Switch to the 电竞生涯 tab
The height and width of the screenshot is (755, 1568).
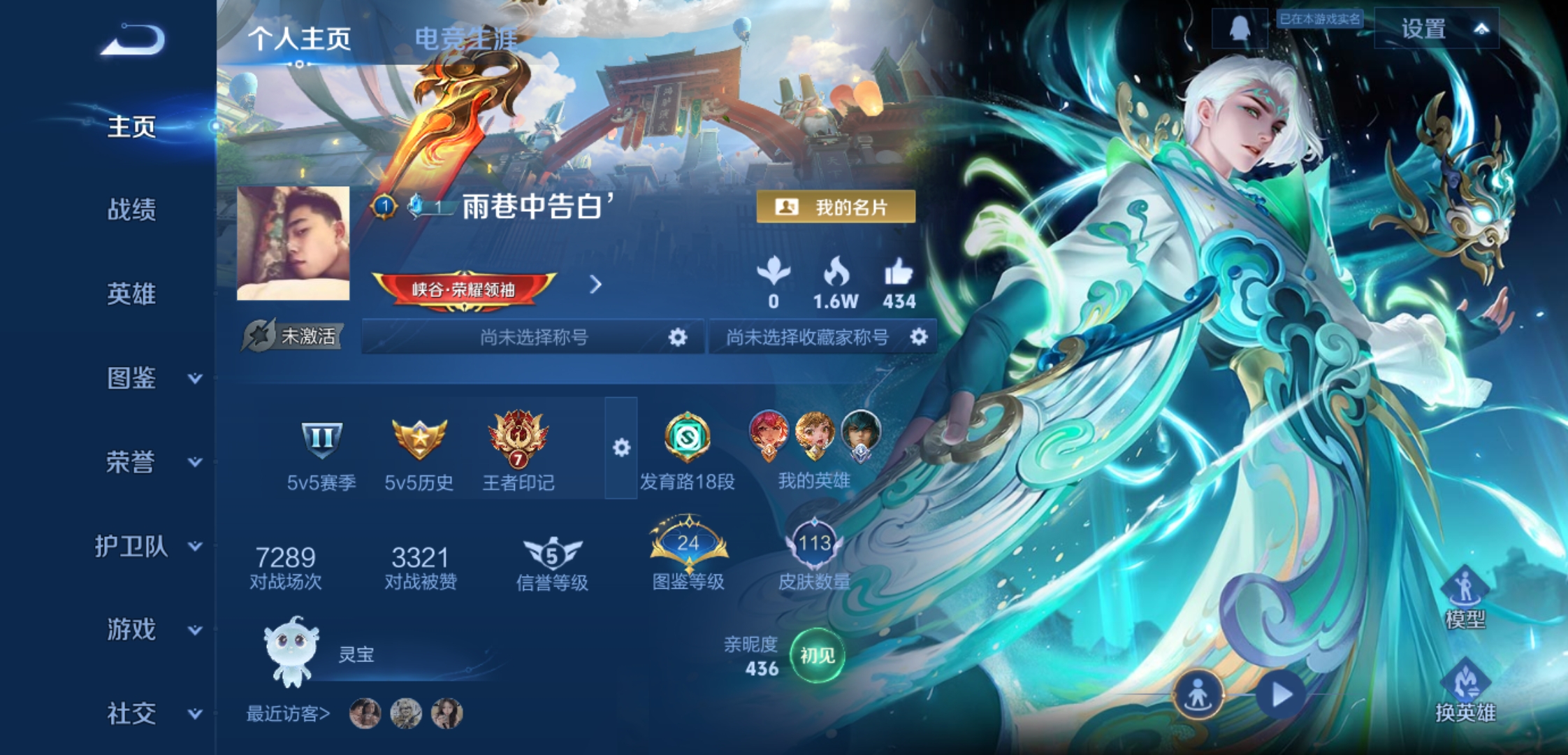[x=465, y=38]
